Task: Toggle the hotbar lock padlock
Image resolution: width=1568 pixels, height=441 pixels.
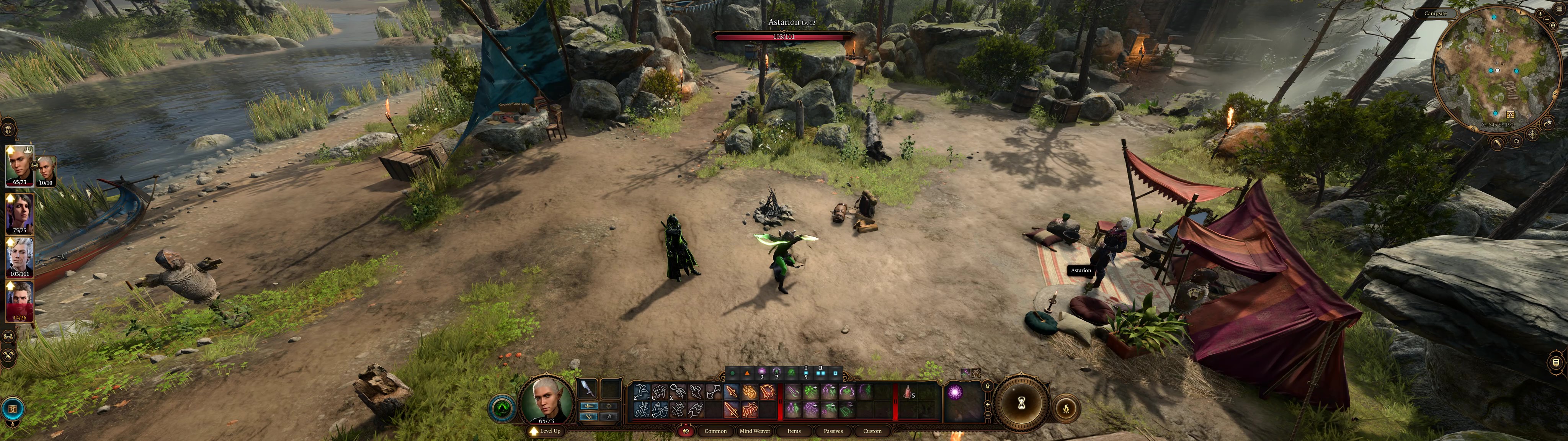Action: (987, 386)
